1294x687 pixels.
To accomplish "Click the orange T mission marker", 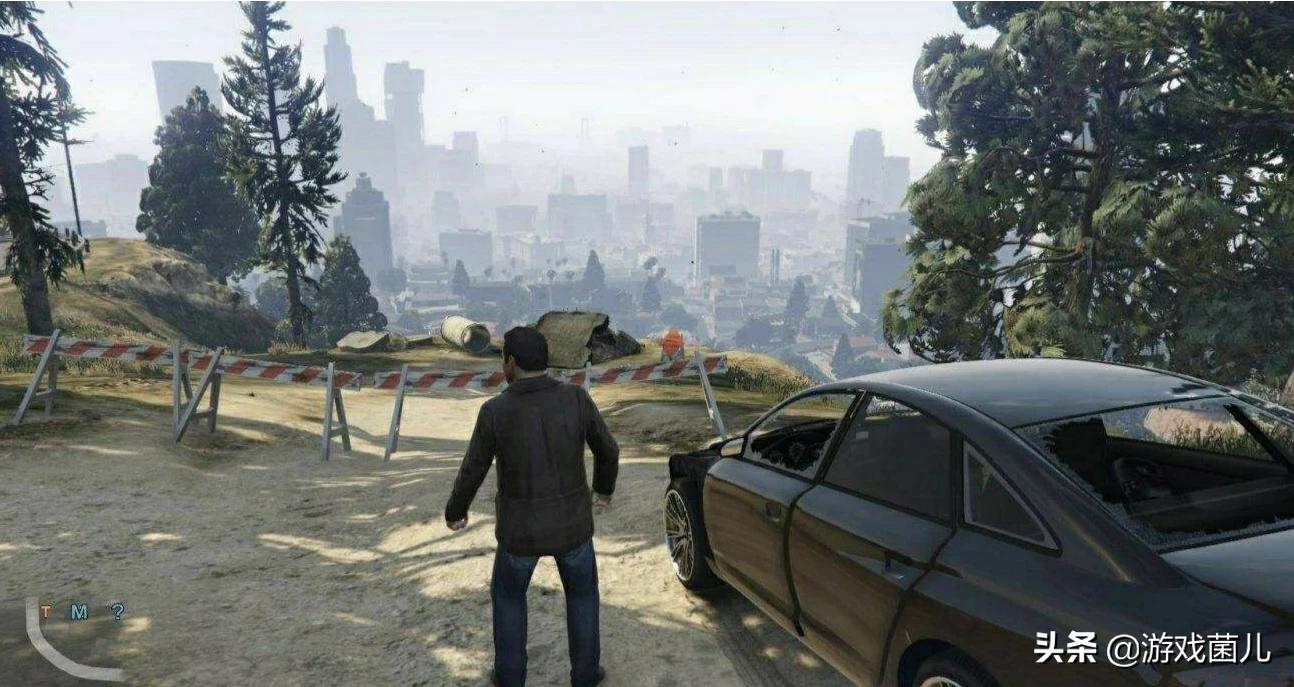I will (46, 610).
